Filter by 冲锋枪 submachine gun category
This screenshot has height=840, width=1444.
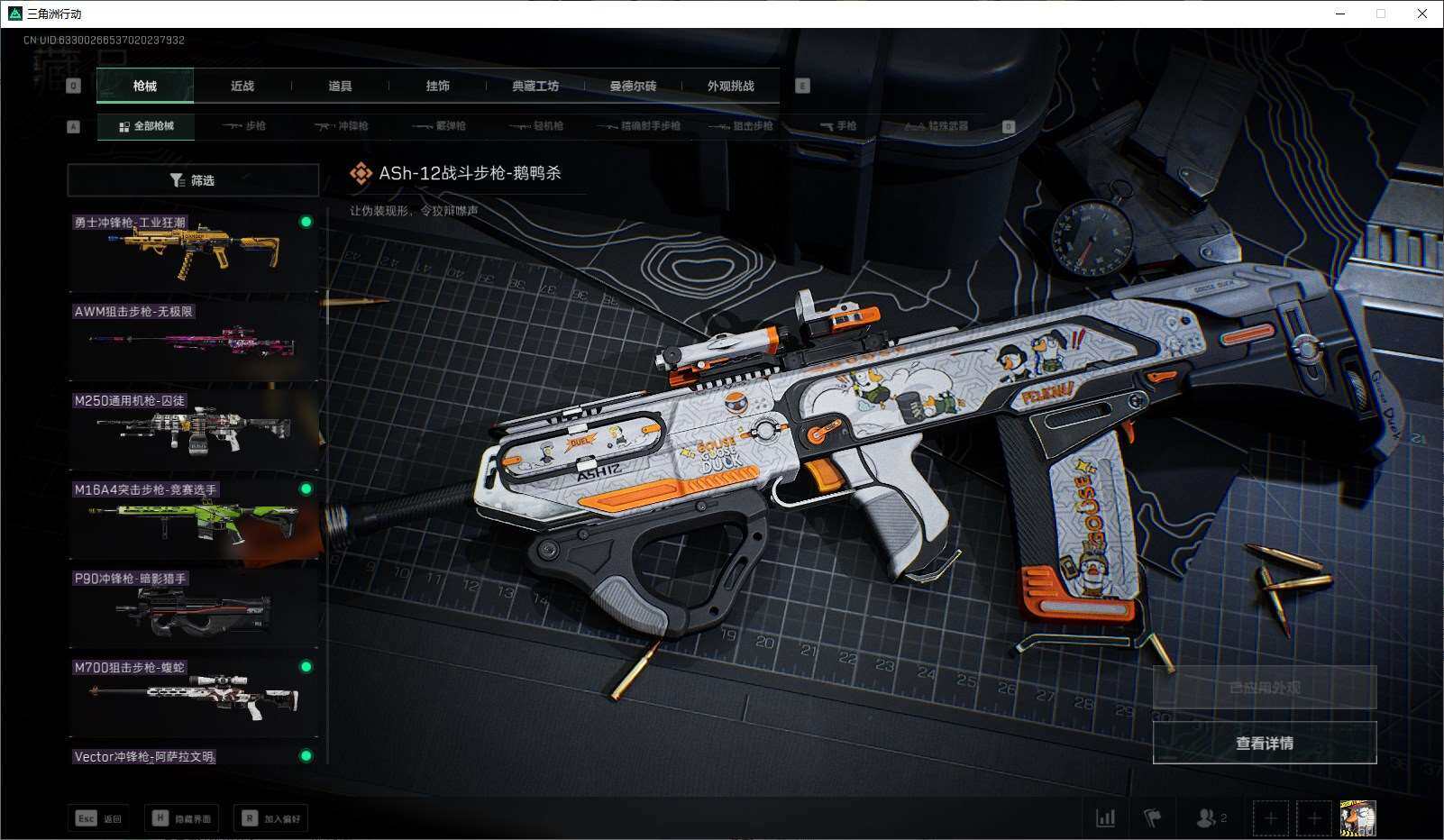[342, 126]
